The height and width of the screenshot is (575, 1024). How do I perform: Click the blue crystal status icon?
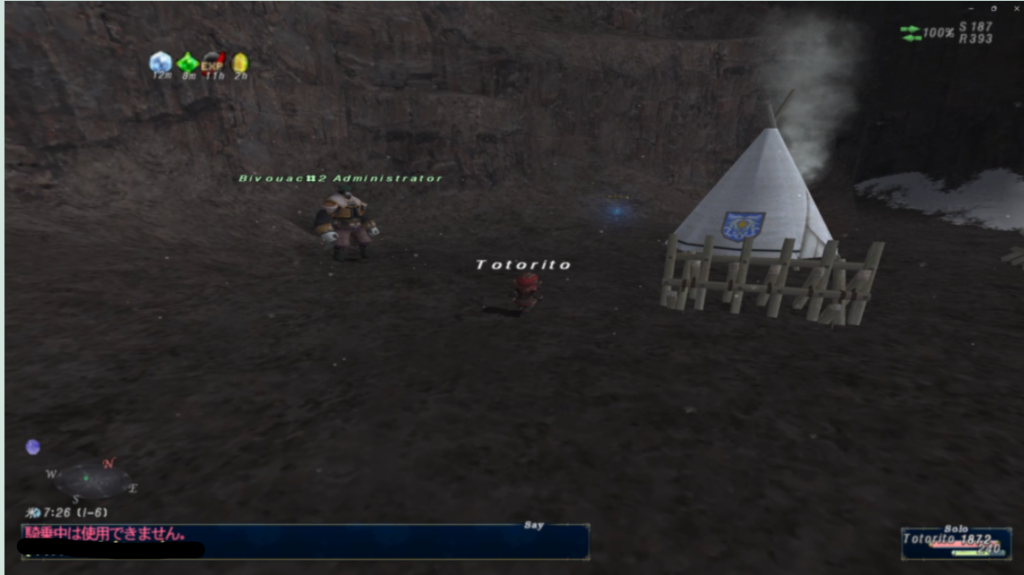(160, 62)
